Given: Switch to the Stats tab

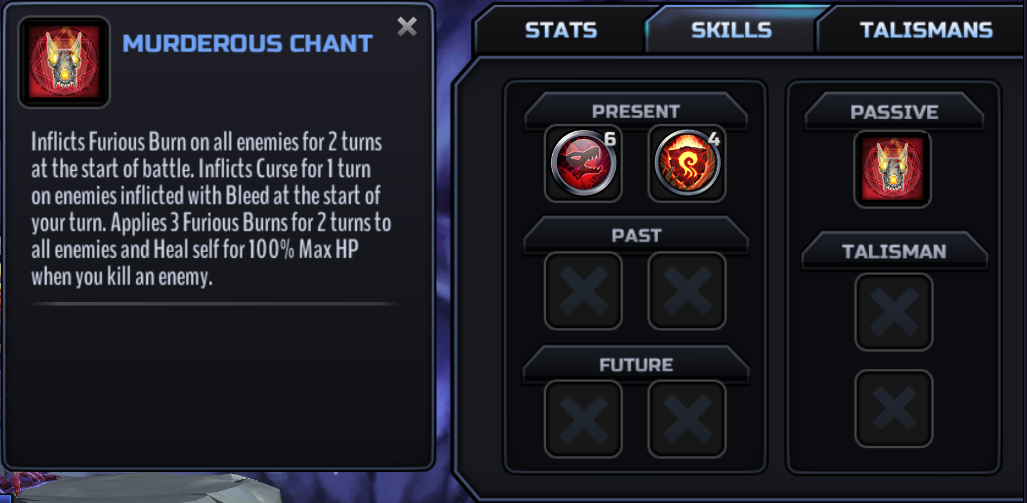Looking at the screenshot, I should (561, 30).
